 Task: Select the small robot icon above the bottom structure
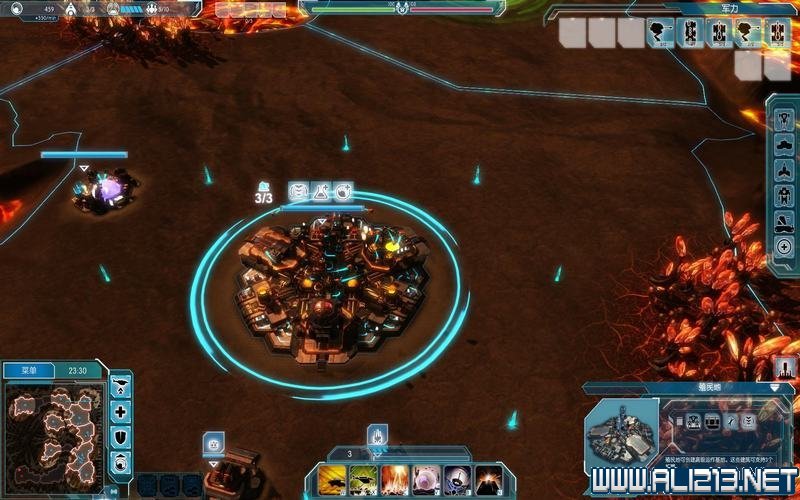point(213,442)
